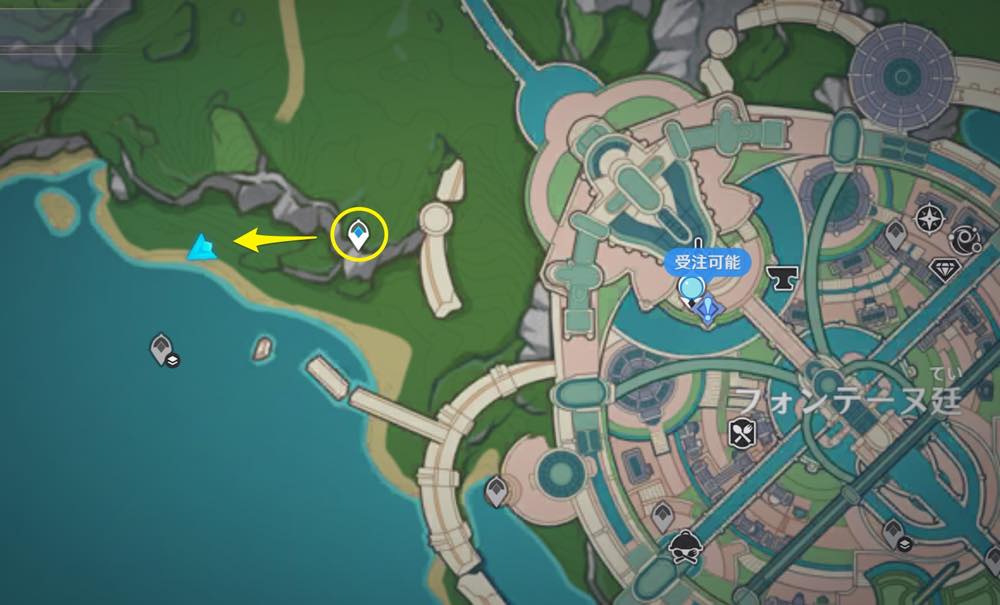Click the covered dish food vendor marker
This screenshot has height=605, width=1000.
pyautogui.click(x=685, y=545)
